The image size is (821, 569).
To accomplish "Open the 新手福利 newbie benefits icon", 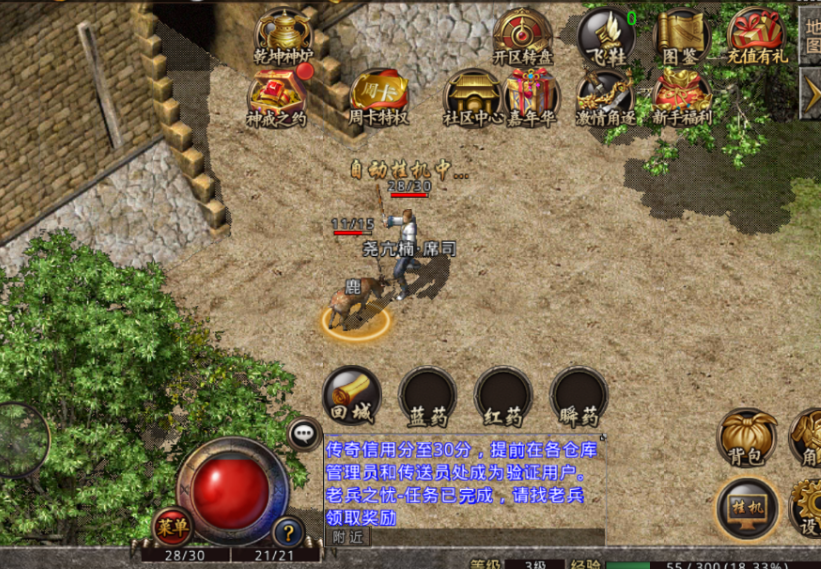I will 682,97.
